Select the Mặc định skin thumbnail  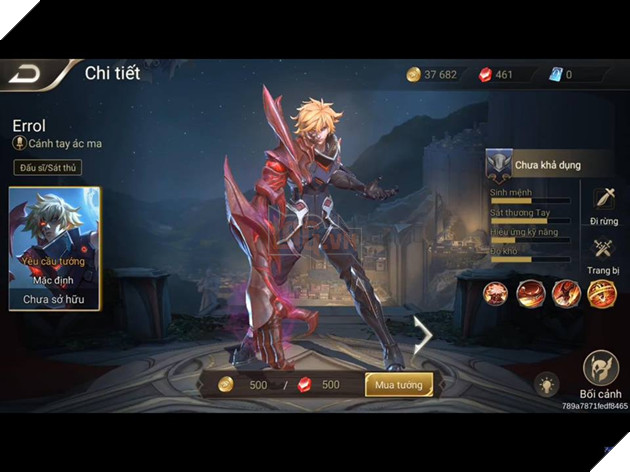click(x=54, y=247)
